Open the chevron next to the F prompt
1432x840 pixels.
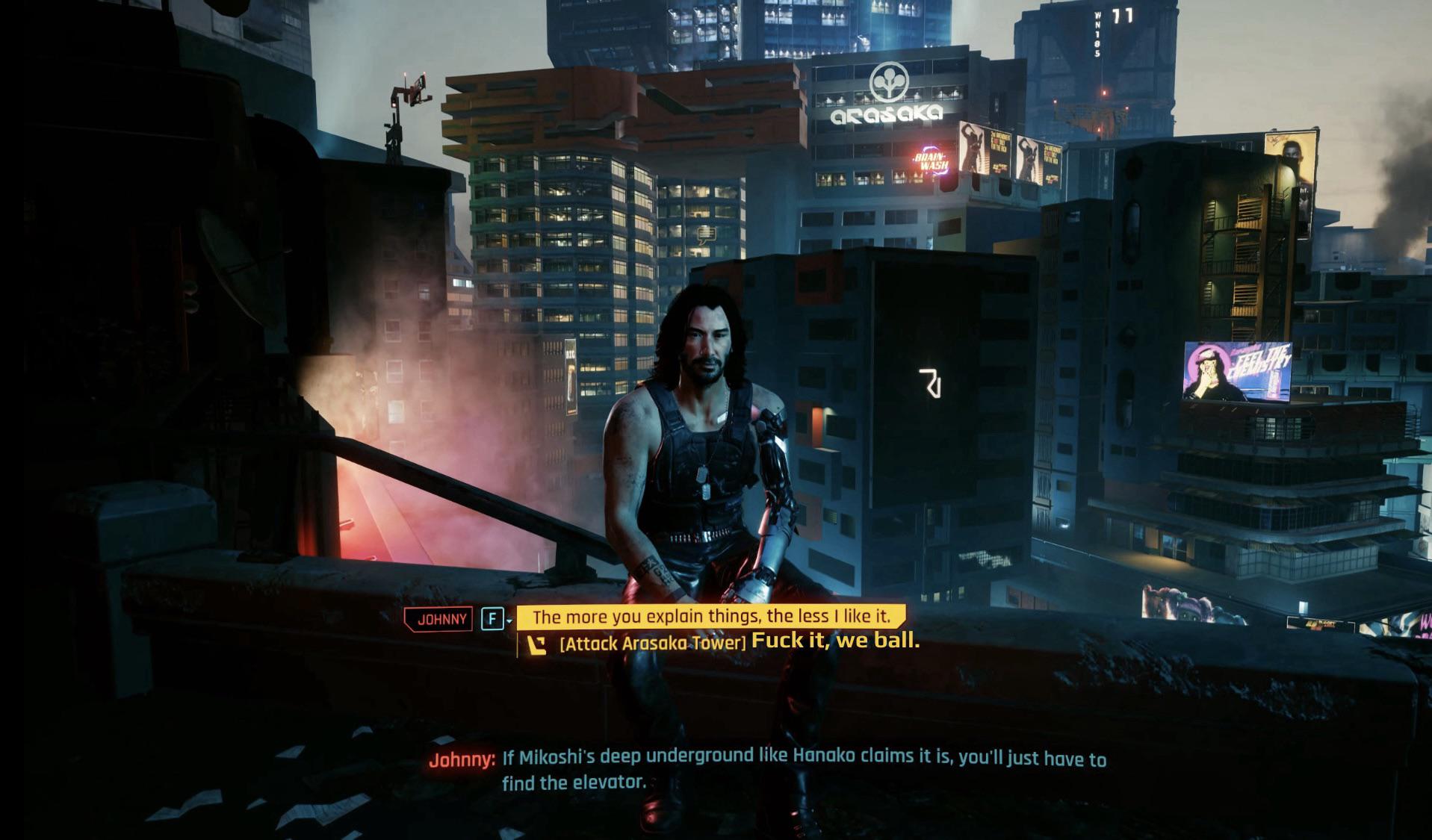click(510, 619)
